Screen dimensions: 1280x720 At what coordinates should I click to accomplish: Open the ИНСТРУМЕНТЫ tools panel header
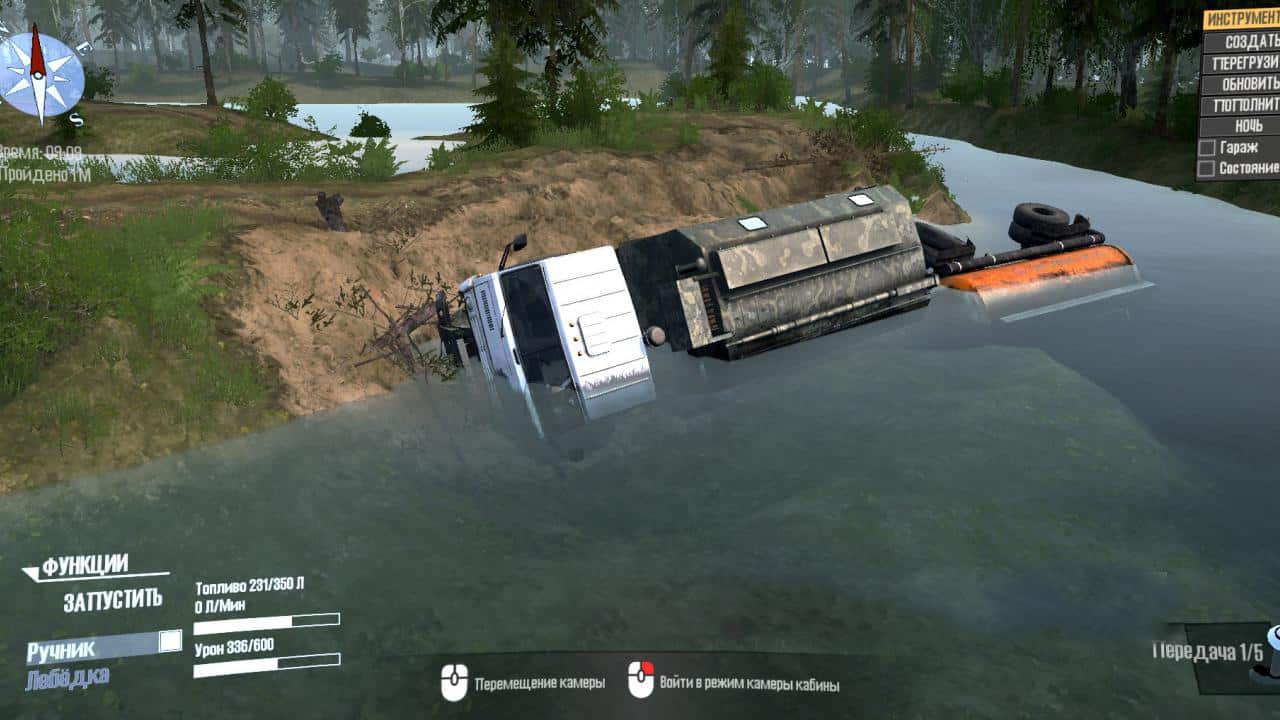point(1240,19)
